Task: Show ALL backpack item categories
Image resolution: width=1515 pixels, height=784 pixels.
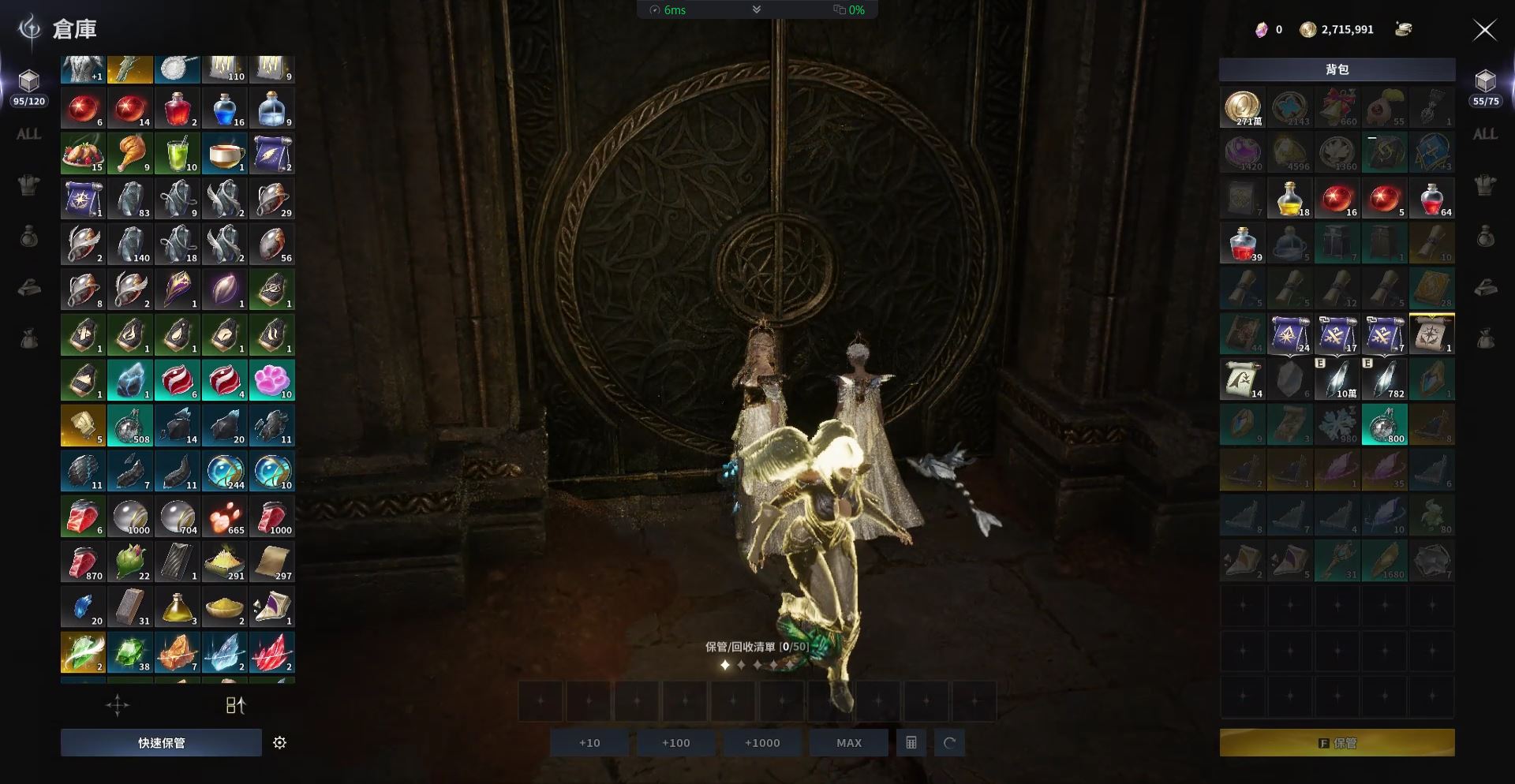Action: (x=1485, y=134)
